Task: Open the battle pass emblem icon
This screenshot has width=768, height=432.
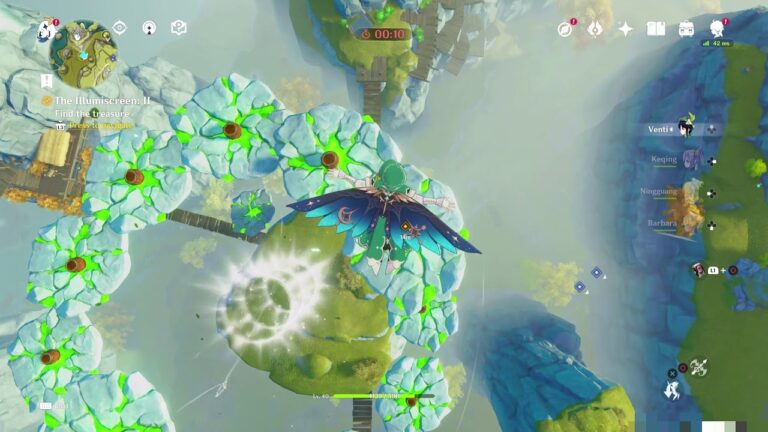Action: (x=595, y=29)
